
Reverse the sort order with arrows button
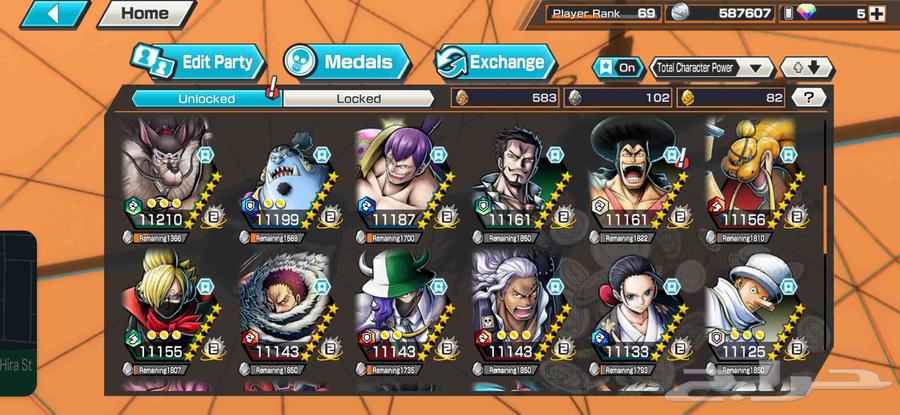click(806, 68)
